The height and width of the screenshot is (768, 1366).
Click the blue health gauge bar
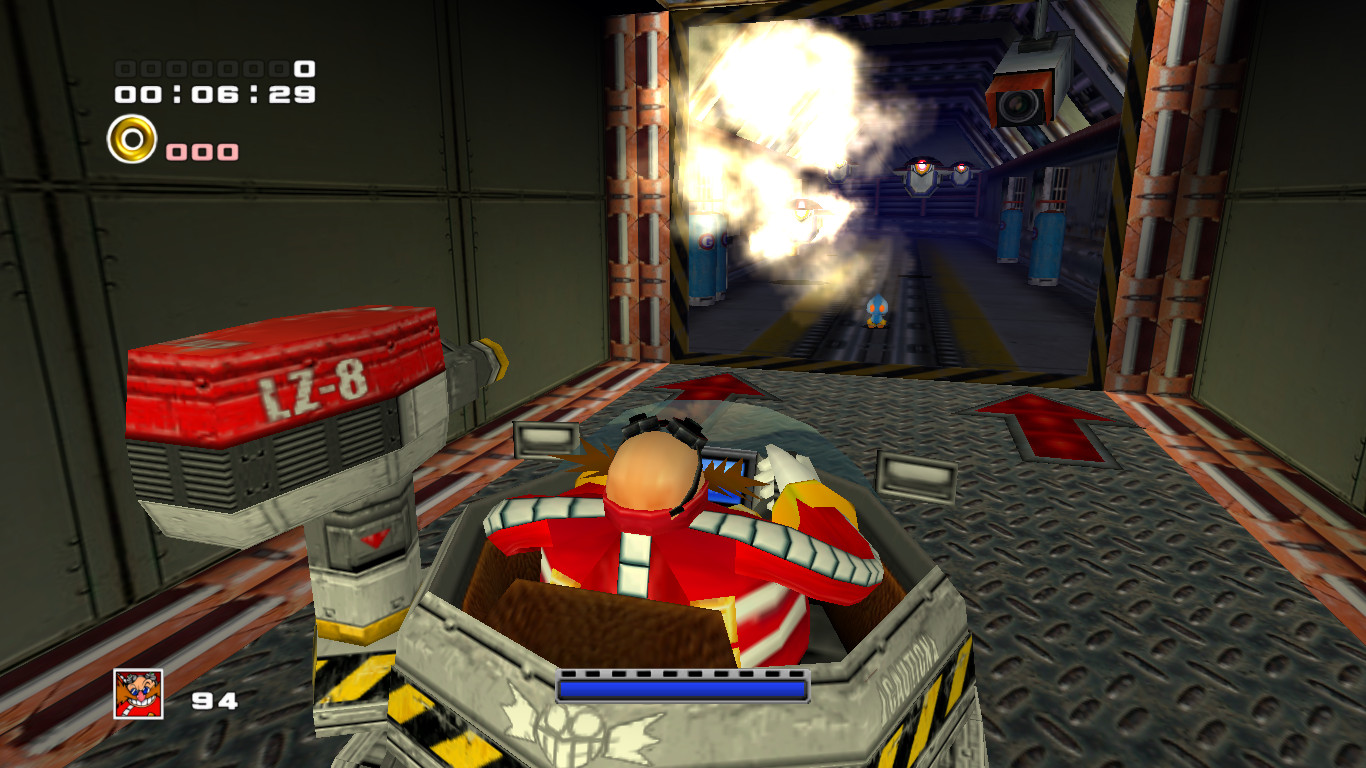click(x=682, y=688)
